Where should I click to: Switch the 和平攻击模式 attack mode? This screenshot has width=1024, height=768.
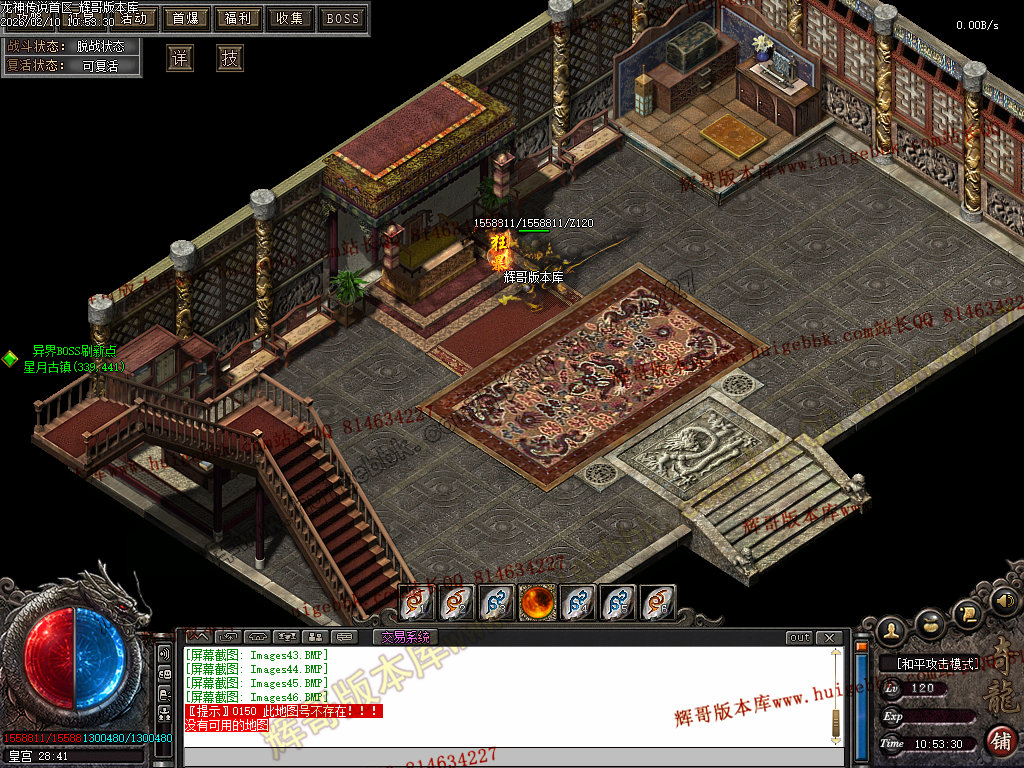928,663
